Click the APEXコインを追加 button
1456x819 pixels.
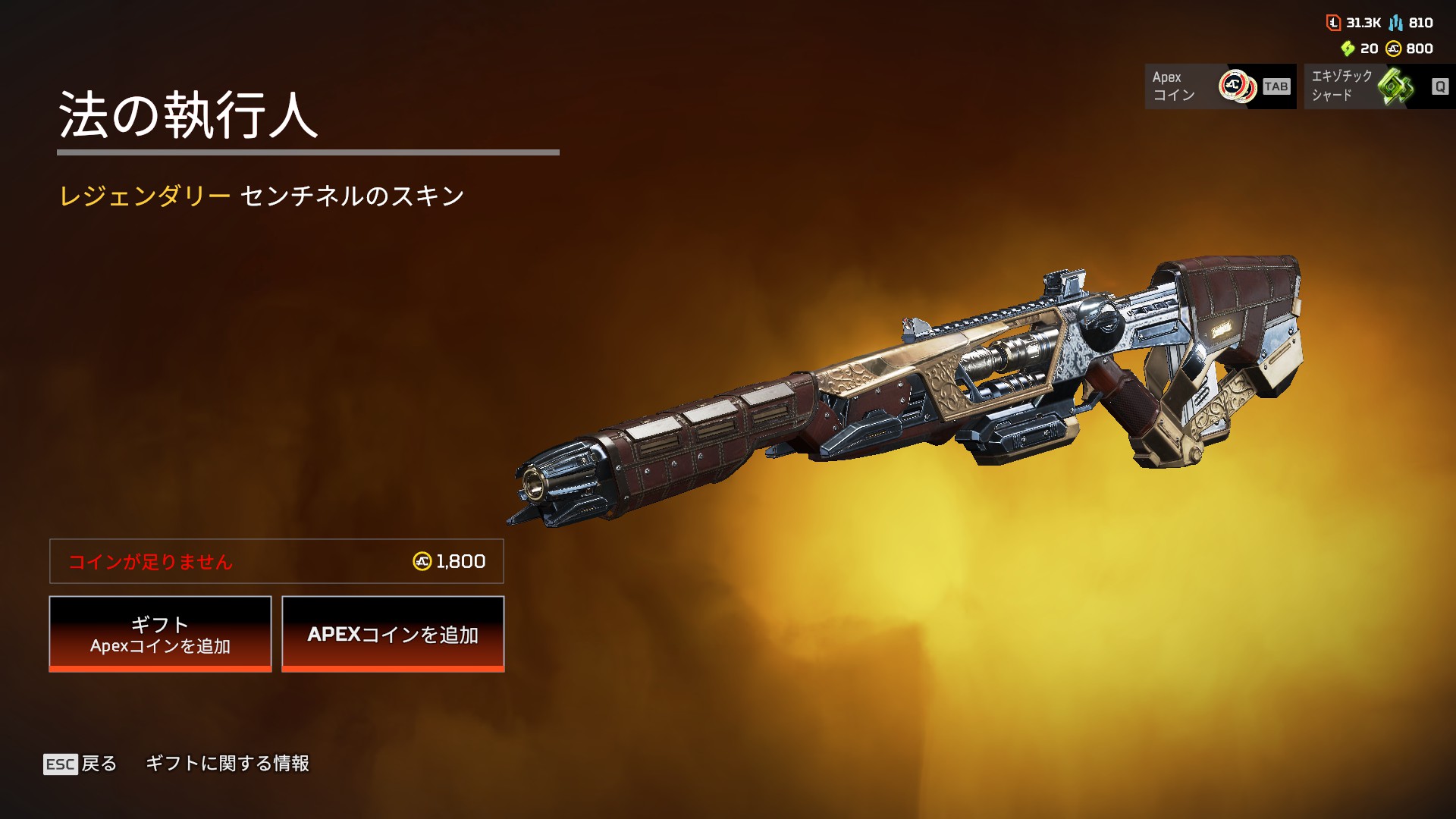pyautogui.click(x=393, y=634)
